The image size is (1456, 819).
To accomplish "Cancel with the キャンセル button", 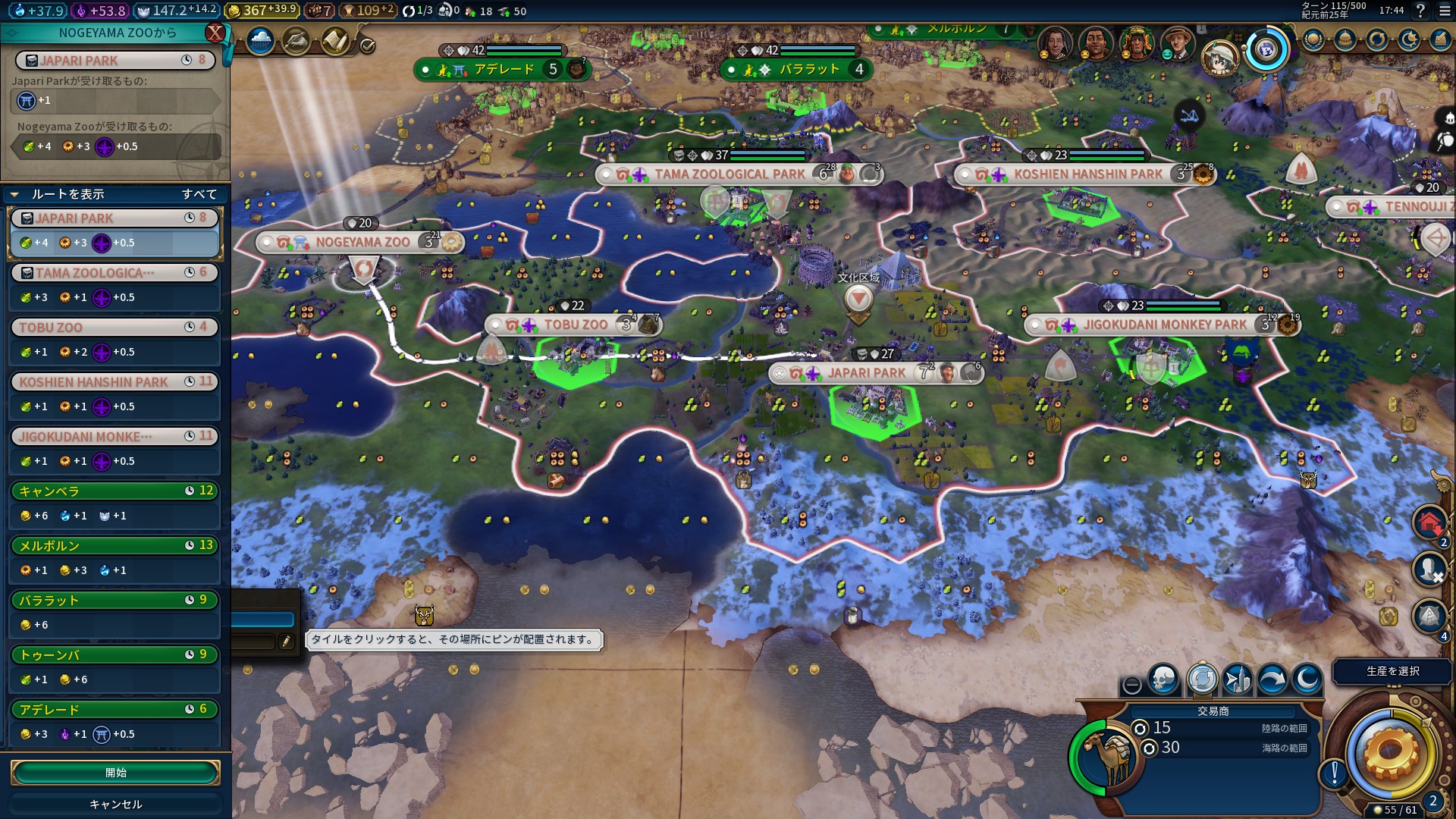I will tap(115, 804).
